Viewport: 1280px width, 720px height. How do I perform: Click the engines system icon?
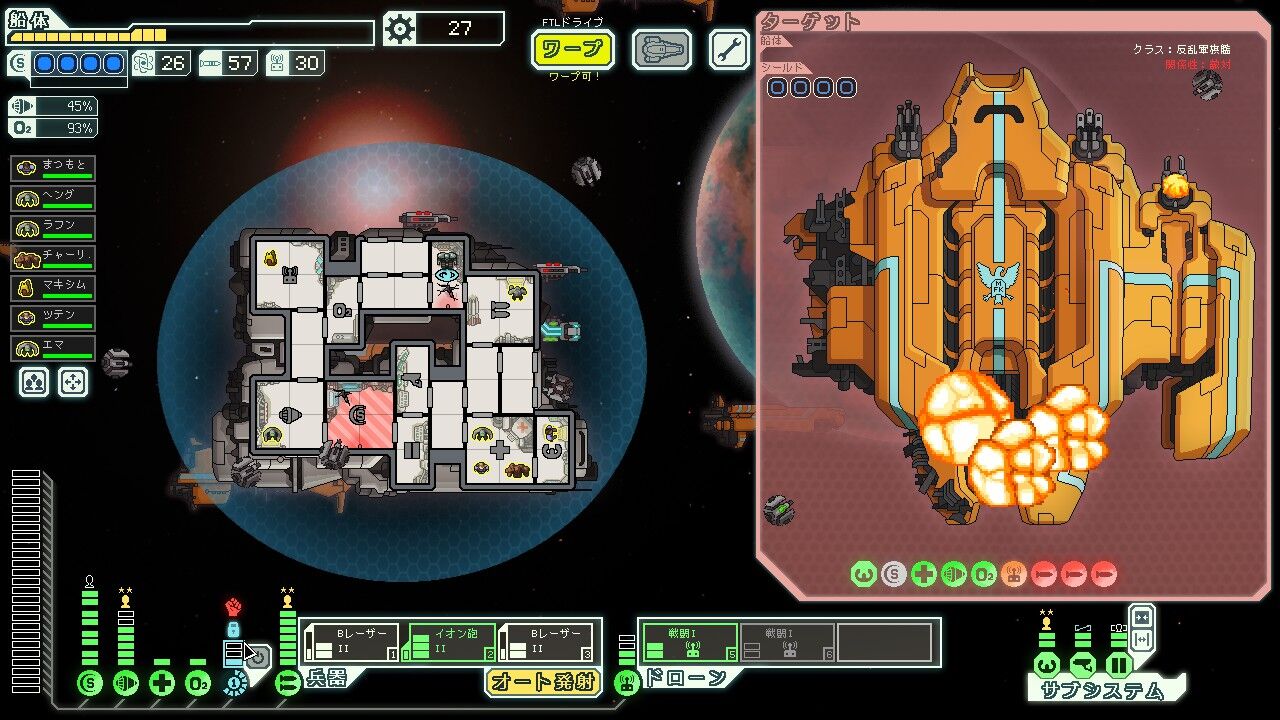point(126,684)
